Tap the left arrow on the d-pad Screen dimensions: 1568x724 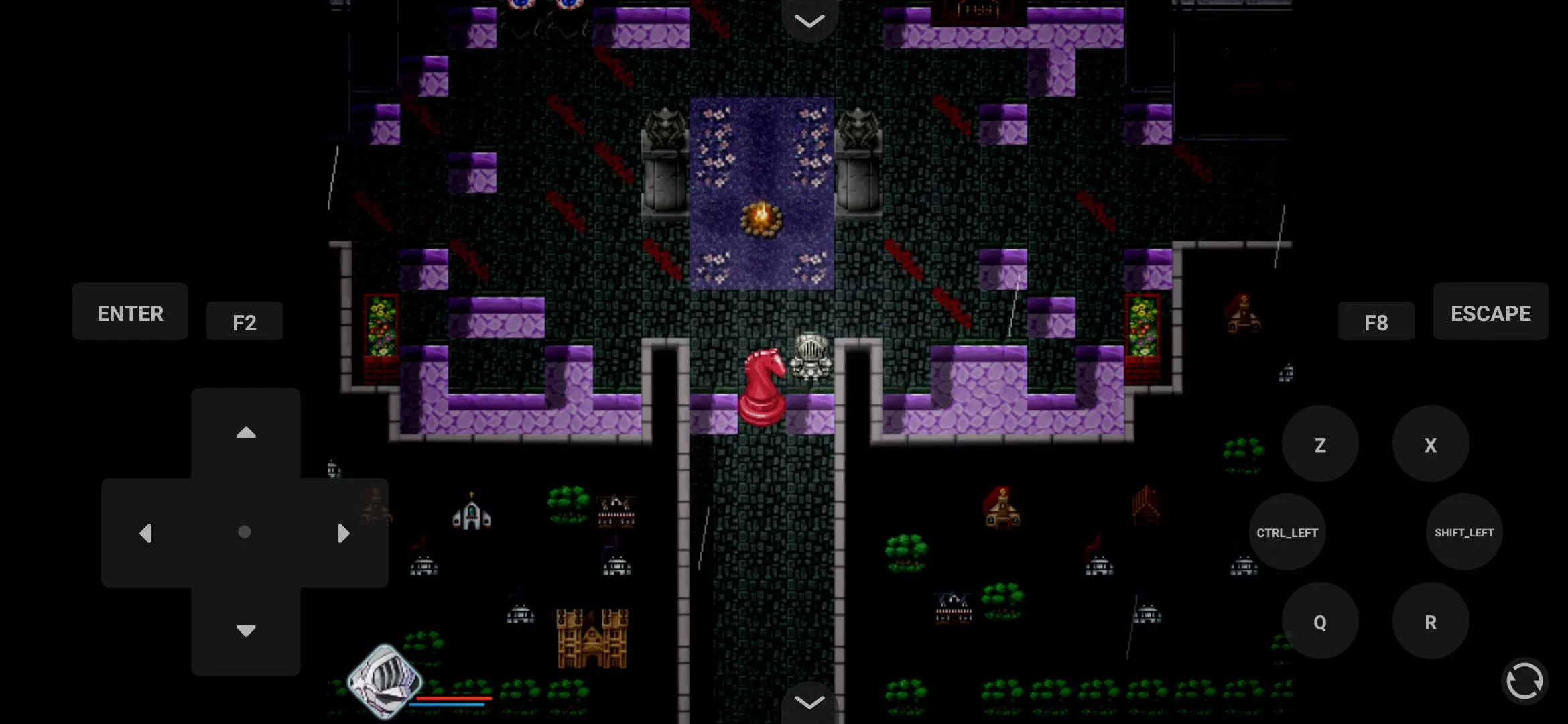click(x=145, y=533)
